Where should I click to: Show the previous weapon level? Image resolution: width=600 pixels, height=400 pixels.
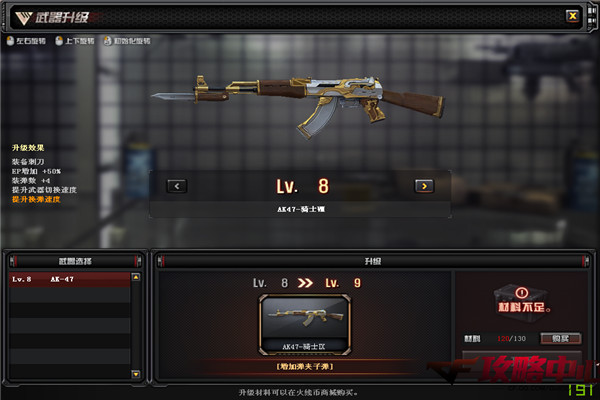click(x=177, y=185)
